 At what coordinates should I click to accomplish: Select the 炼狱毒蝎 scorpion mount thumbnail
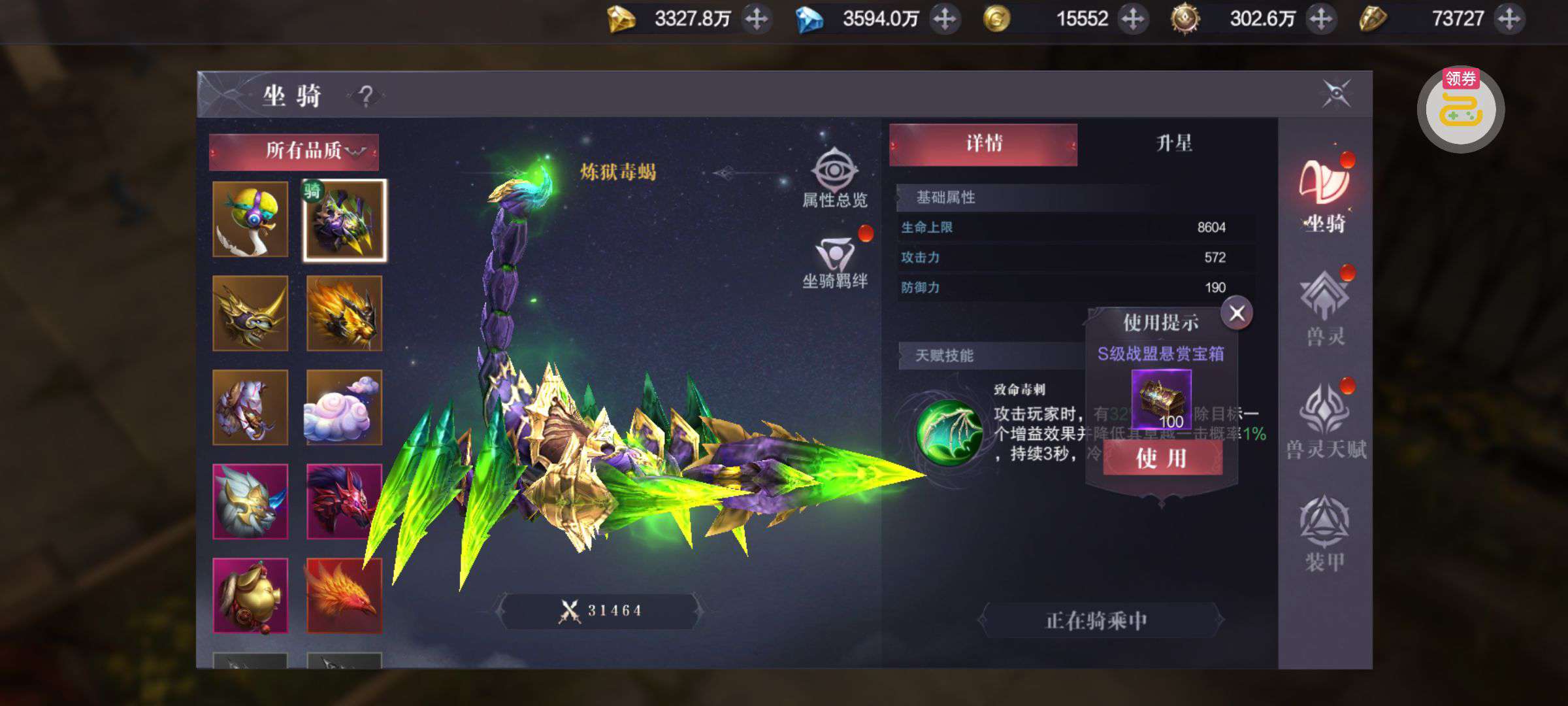[x=344, y=221]
